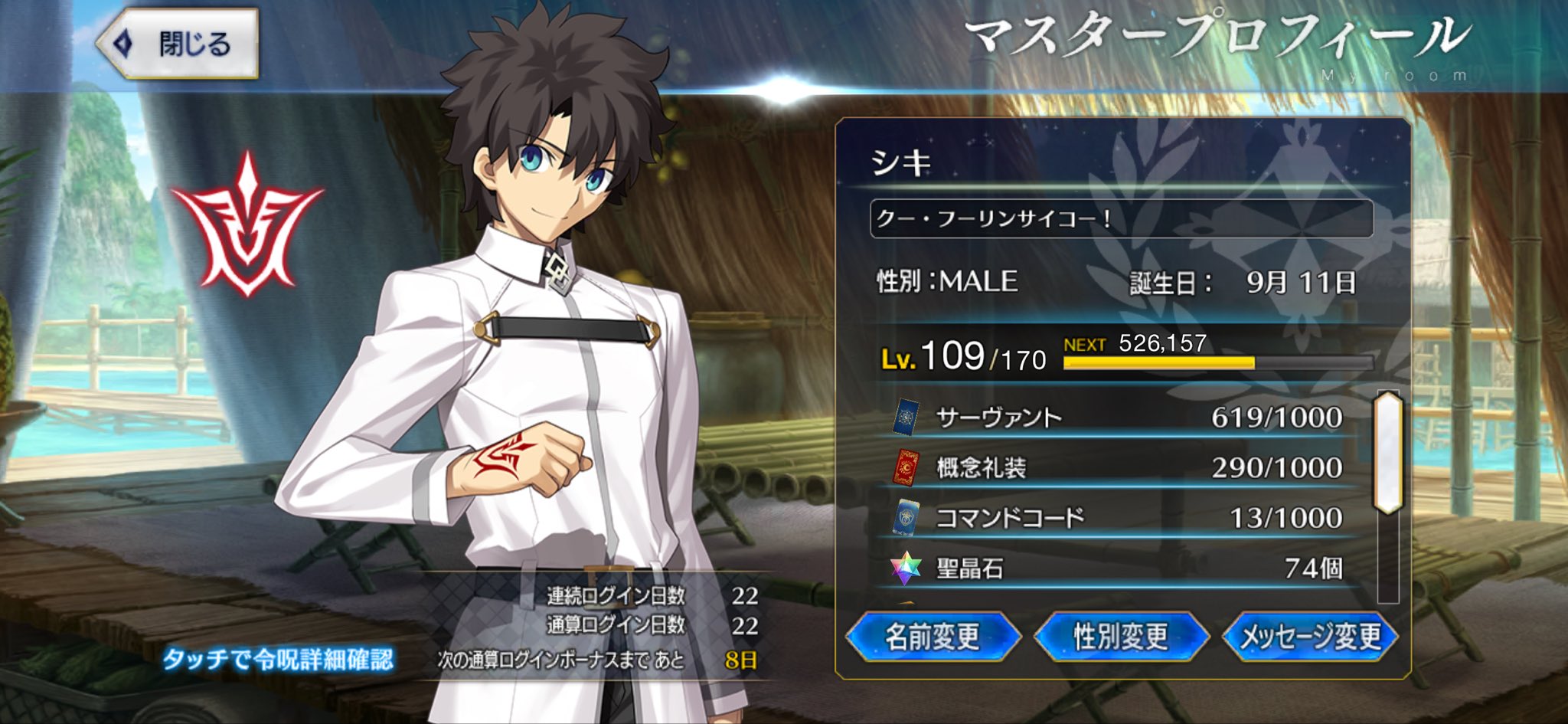
Task: Click the red Command Spell emblem
Action: tap(247, 228)
